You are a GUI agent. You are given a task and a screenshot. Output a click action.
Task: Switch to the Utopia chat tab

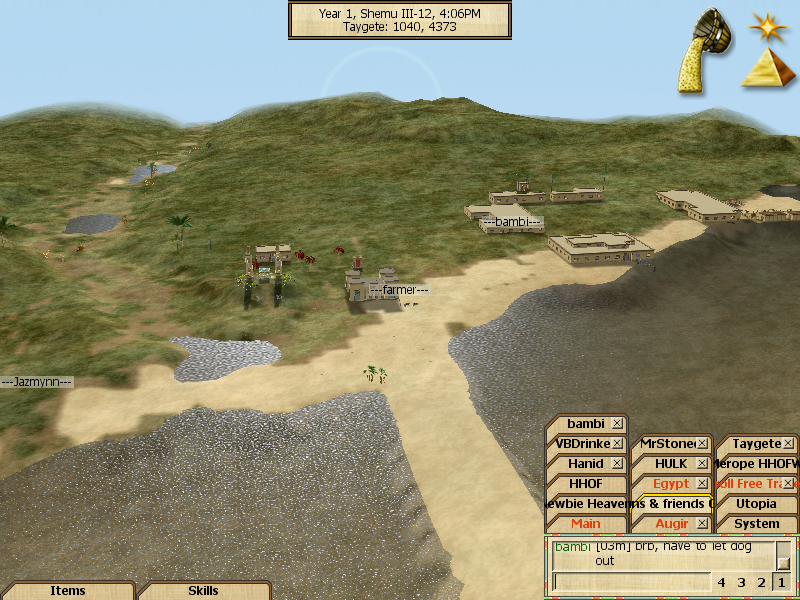coord(756,504)
